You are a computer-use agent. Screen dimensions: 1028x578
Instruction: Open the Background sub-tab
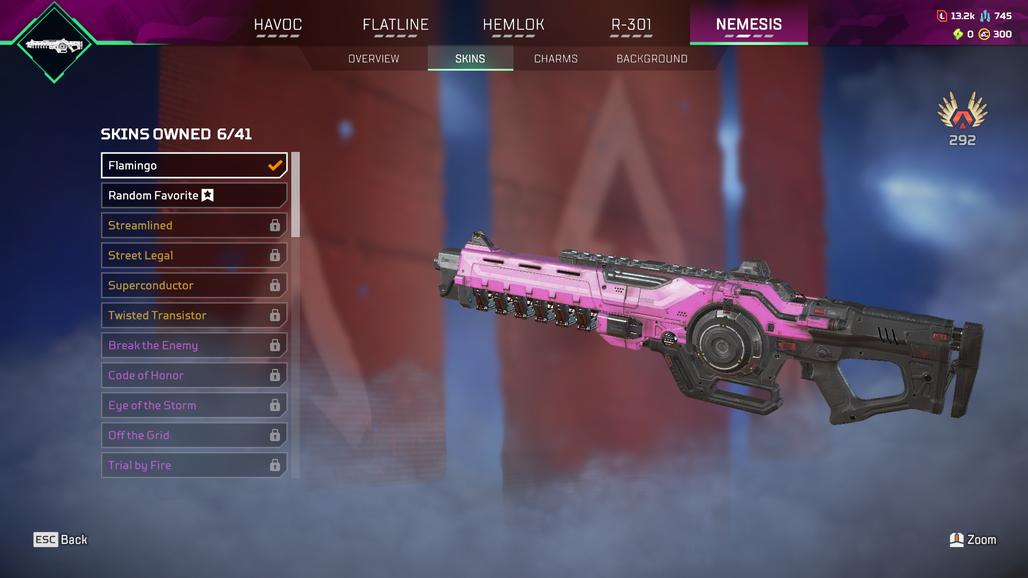point(652,59)
